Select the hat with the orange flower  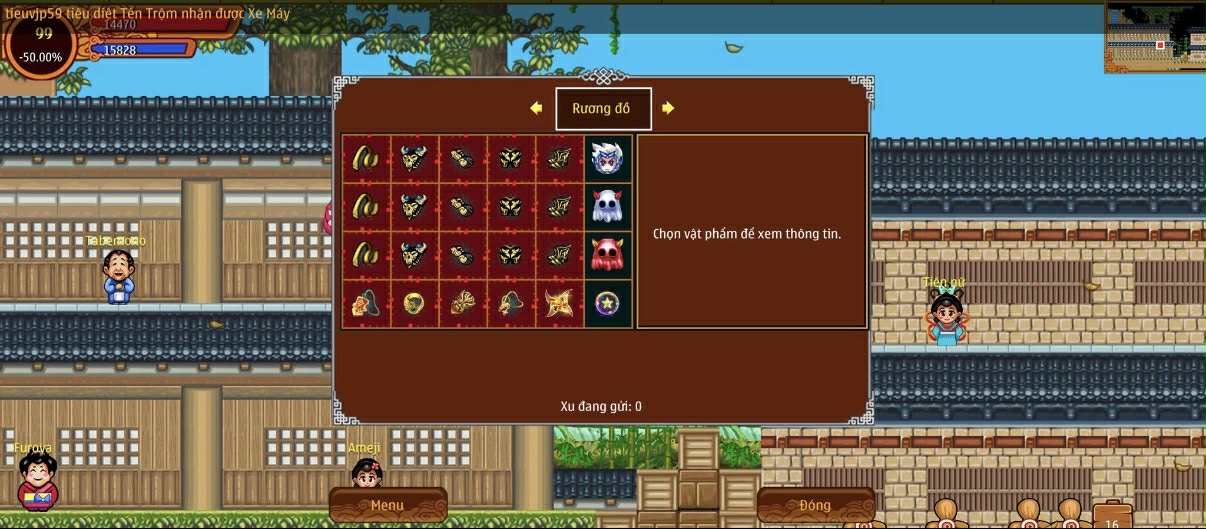click(x=365, y=303)
